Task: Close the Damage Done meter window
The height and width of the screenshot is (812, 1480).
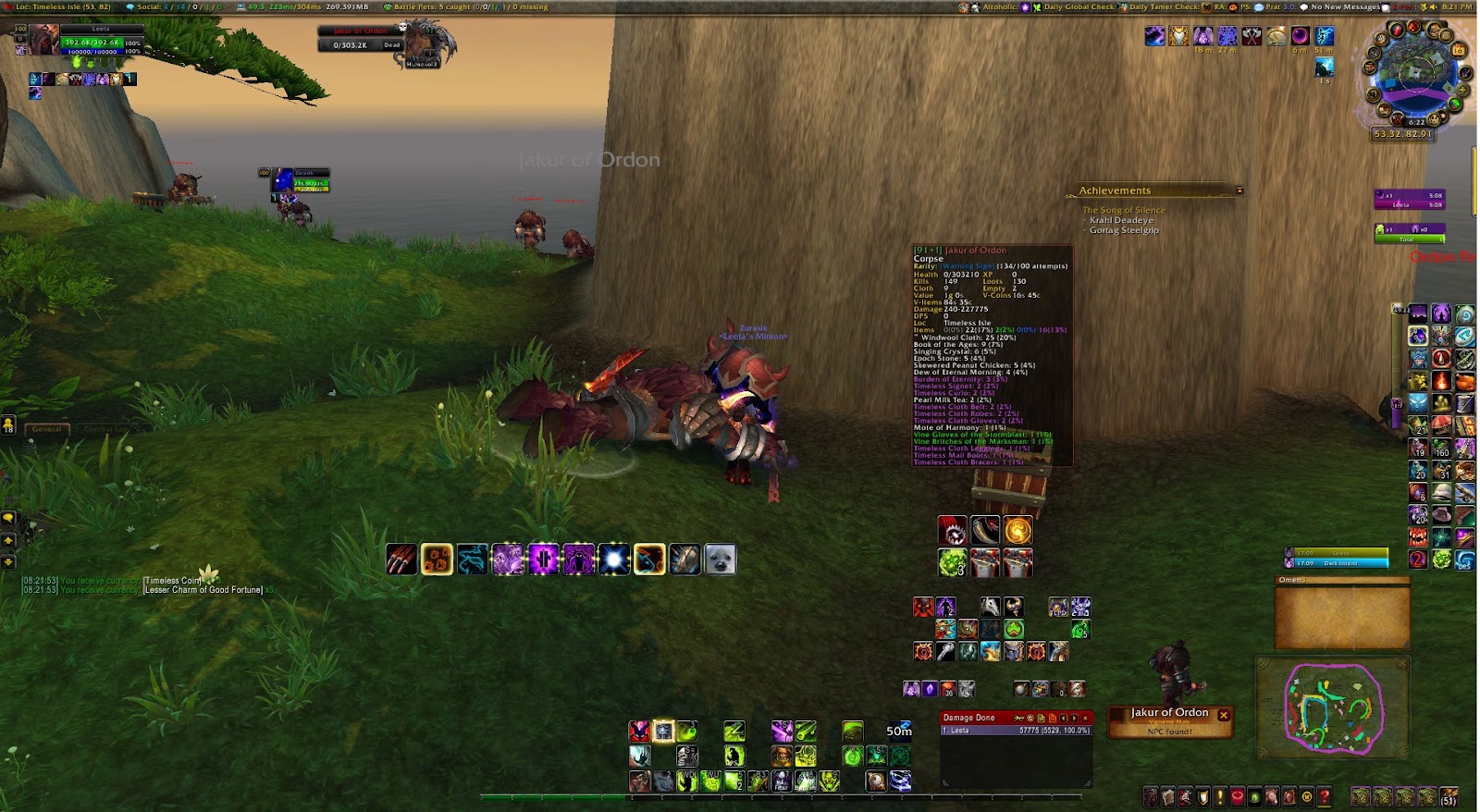Action: pos(1085,718)
